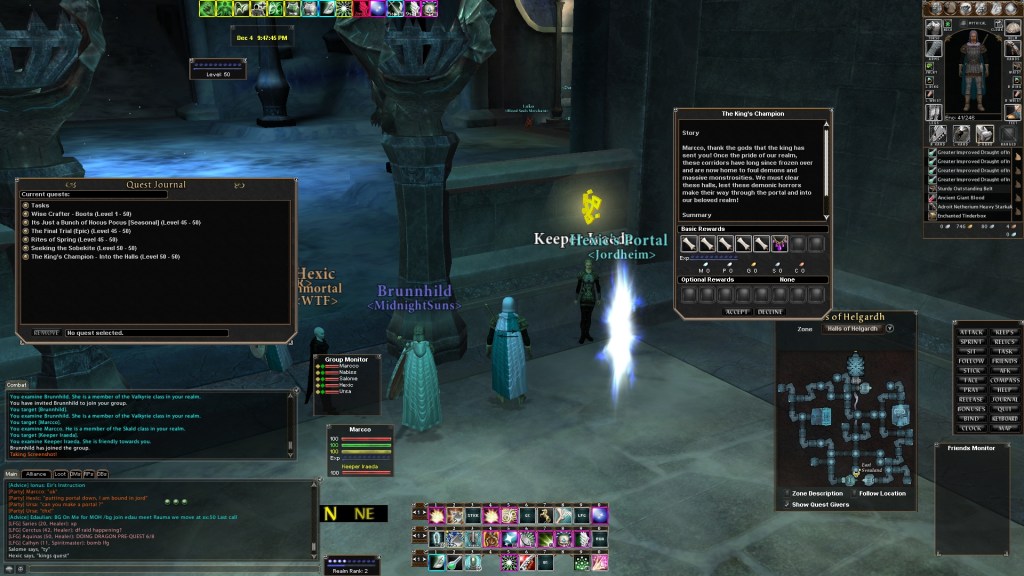
Task: Decline The King's Champion quest
Action: [769, 312]
